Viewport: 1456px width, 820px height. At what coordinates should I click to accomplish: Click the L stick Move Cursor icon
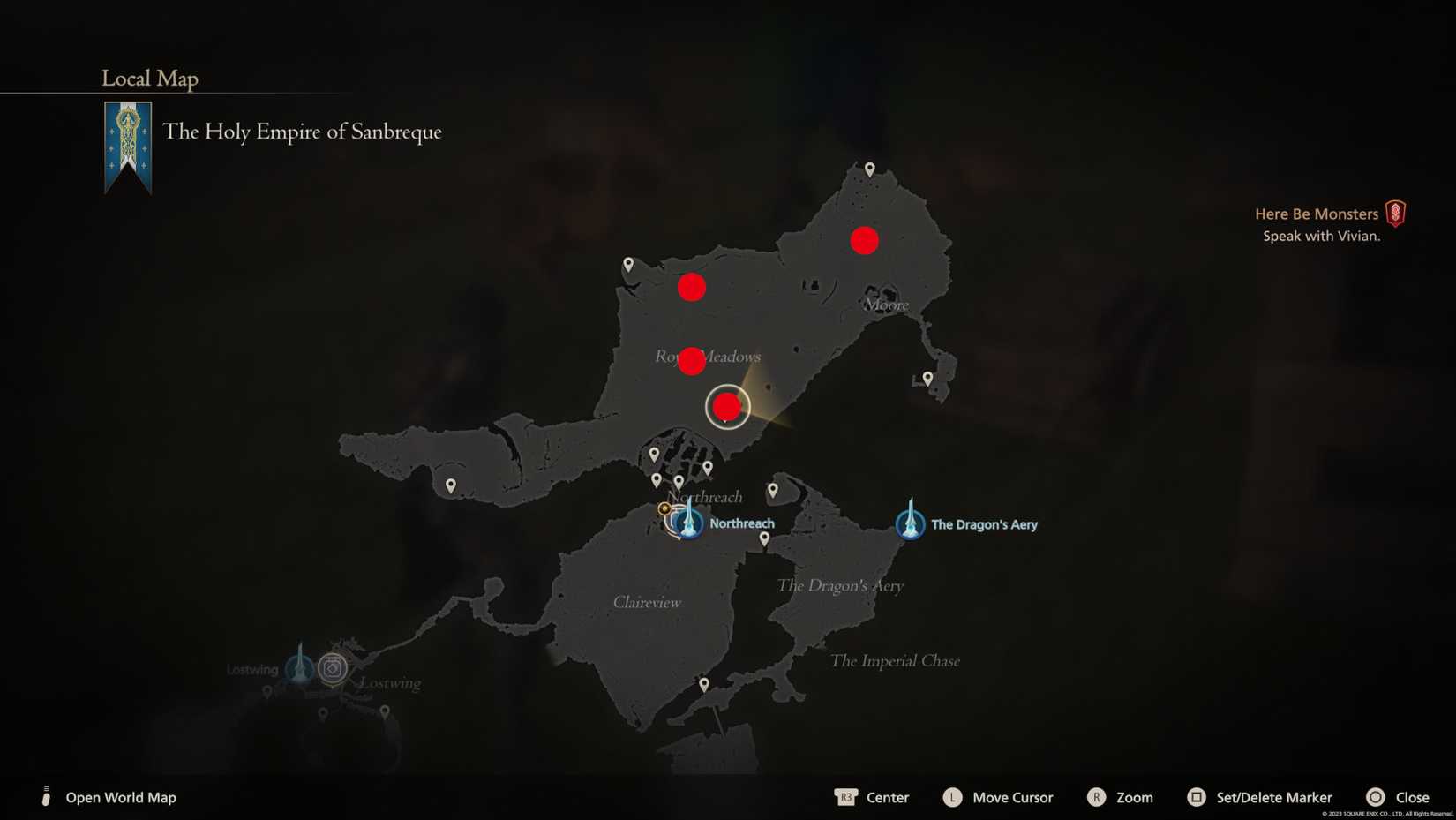pos(952,797)
